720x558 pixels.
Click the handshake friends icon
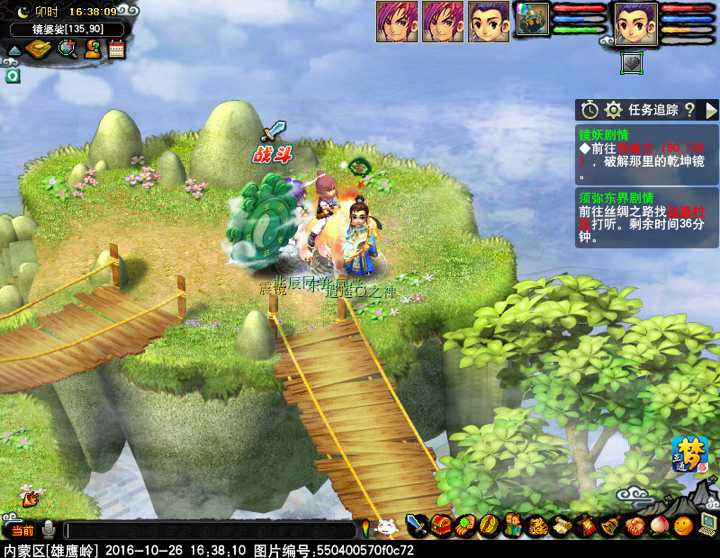(633, 525)
